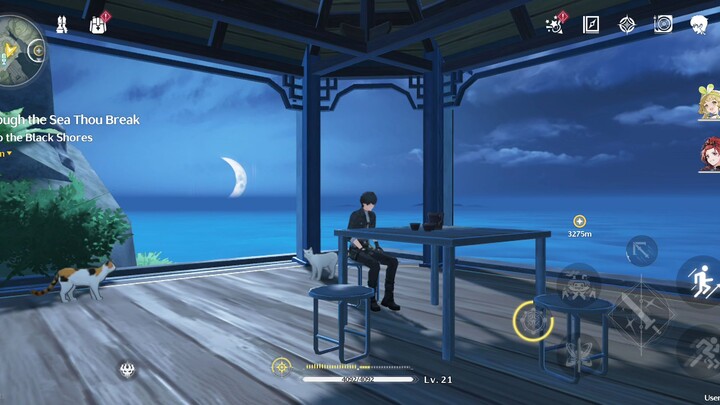This screenshot has width=720, height=405.
Task: Tap the 3275m quest waypoint marker
Action: click(579, 221)
